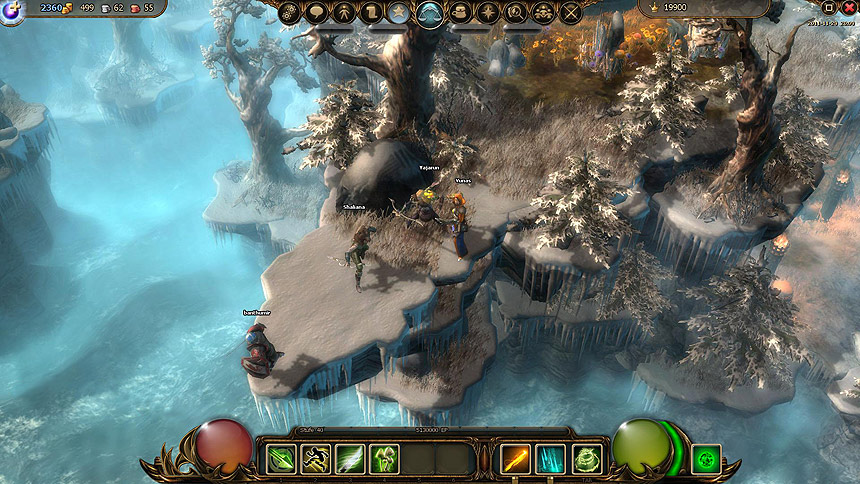
Task: Activate the flaming orange arrow skill
Action: coord(516,459)
